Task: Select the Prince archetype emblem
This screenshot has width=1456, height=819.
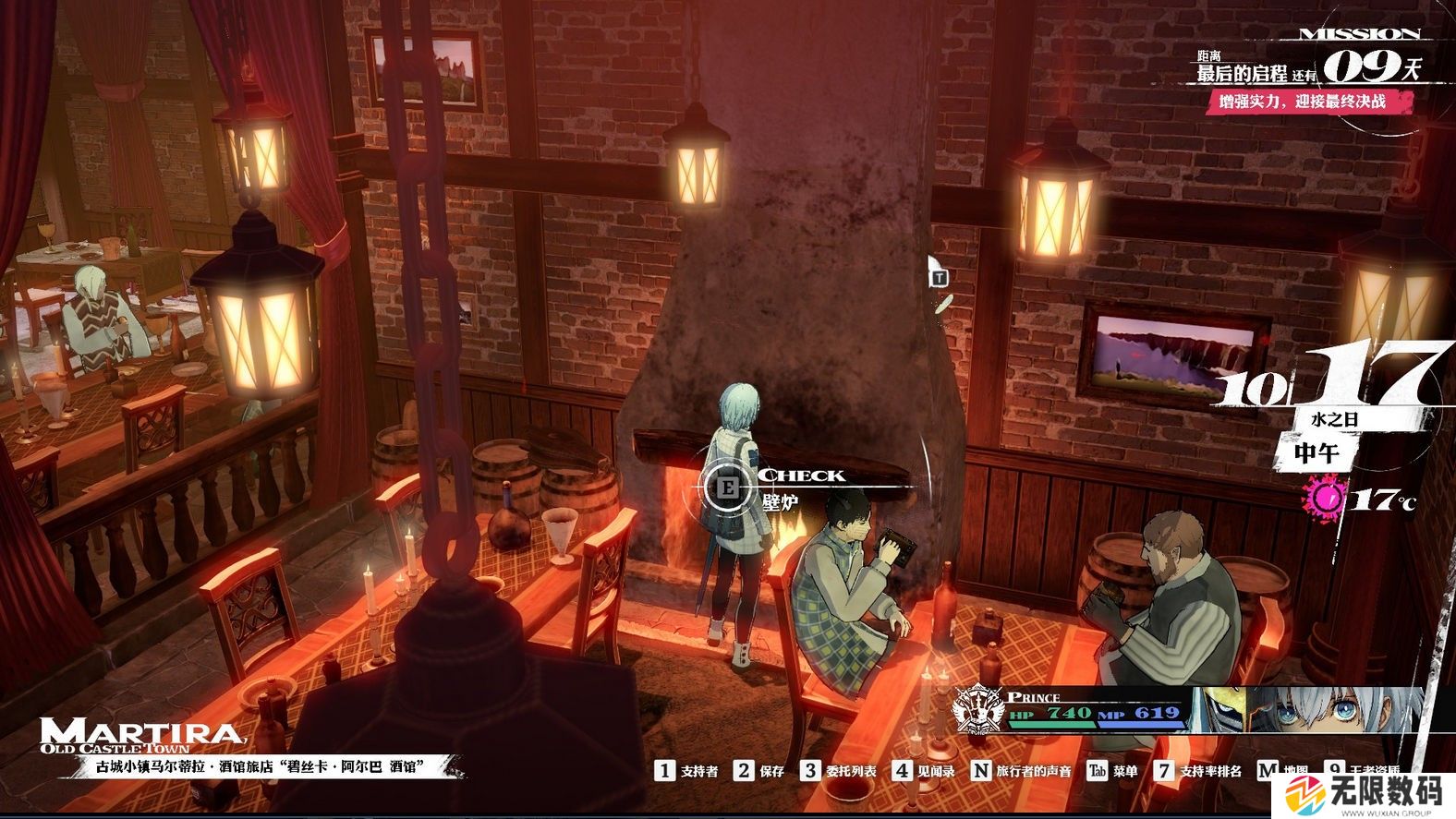Action: (979, 711)
